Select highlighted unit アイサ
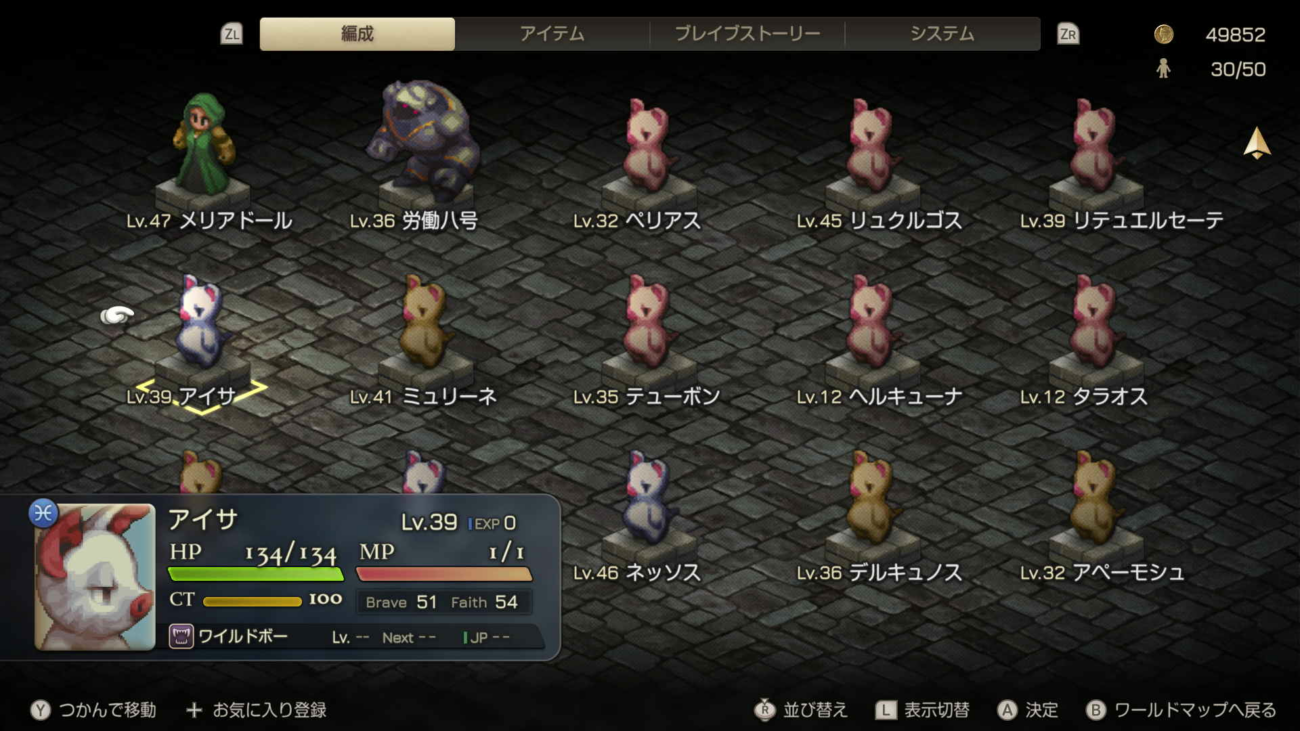 (x=200, y=327)
